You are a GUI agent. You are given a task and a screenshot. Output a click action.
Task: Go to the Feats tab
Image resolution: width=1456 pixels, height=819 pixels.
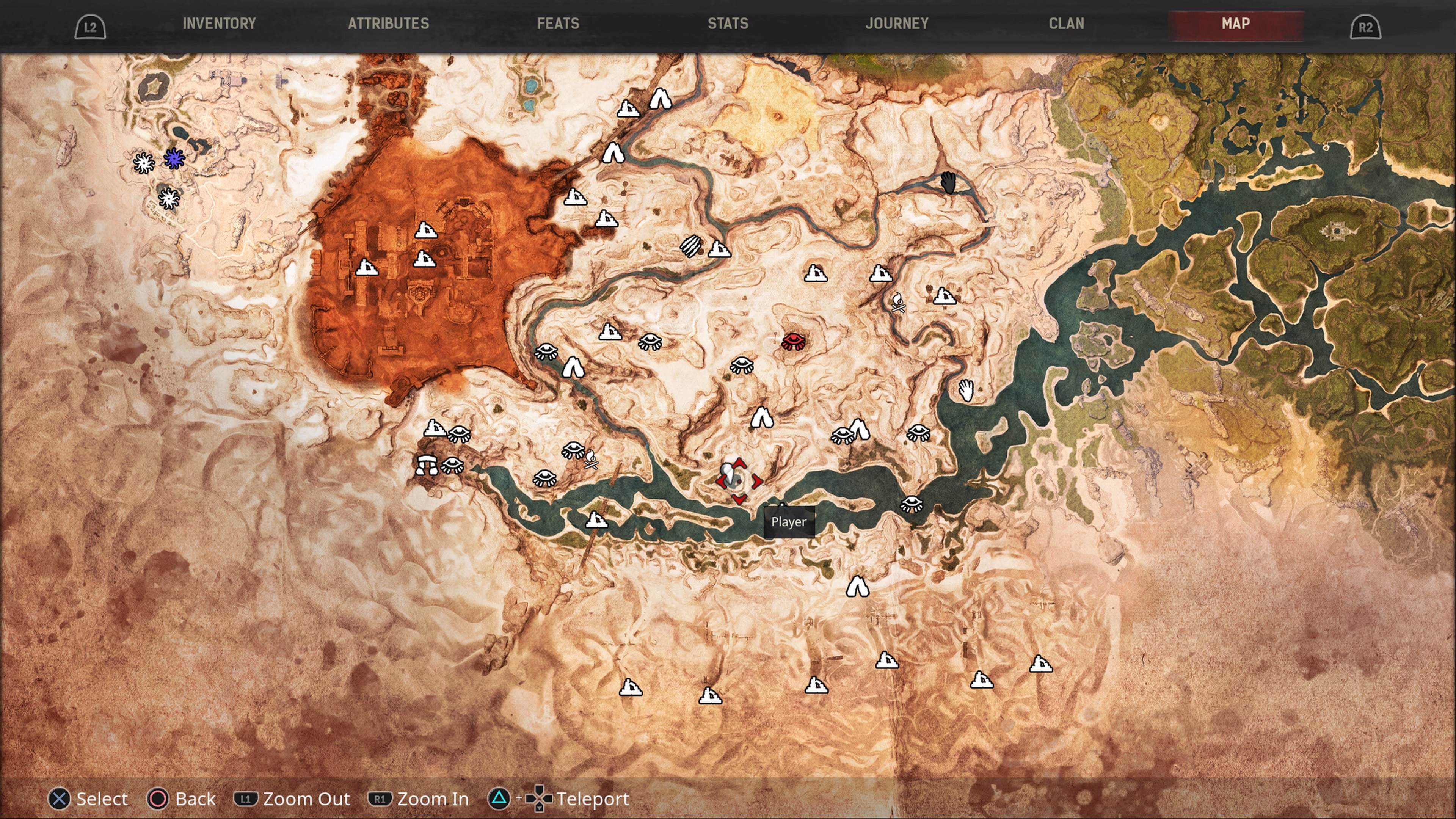point(558,24)
